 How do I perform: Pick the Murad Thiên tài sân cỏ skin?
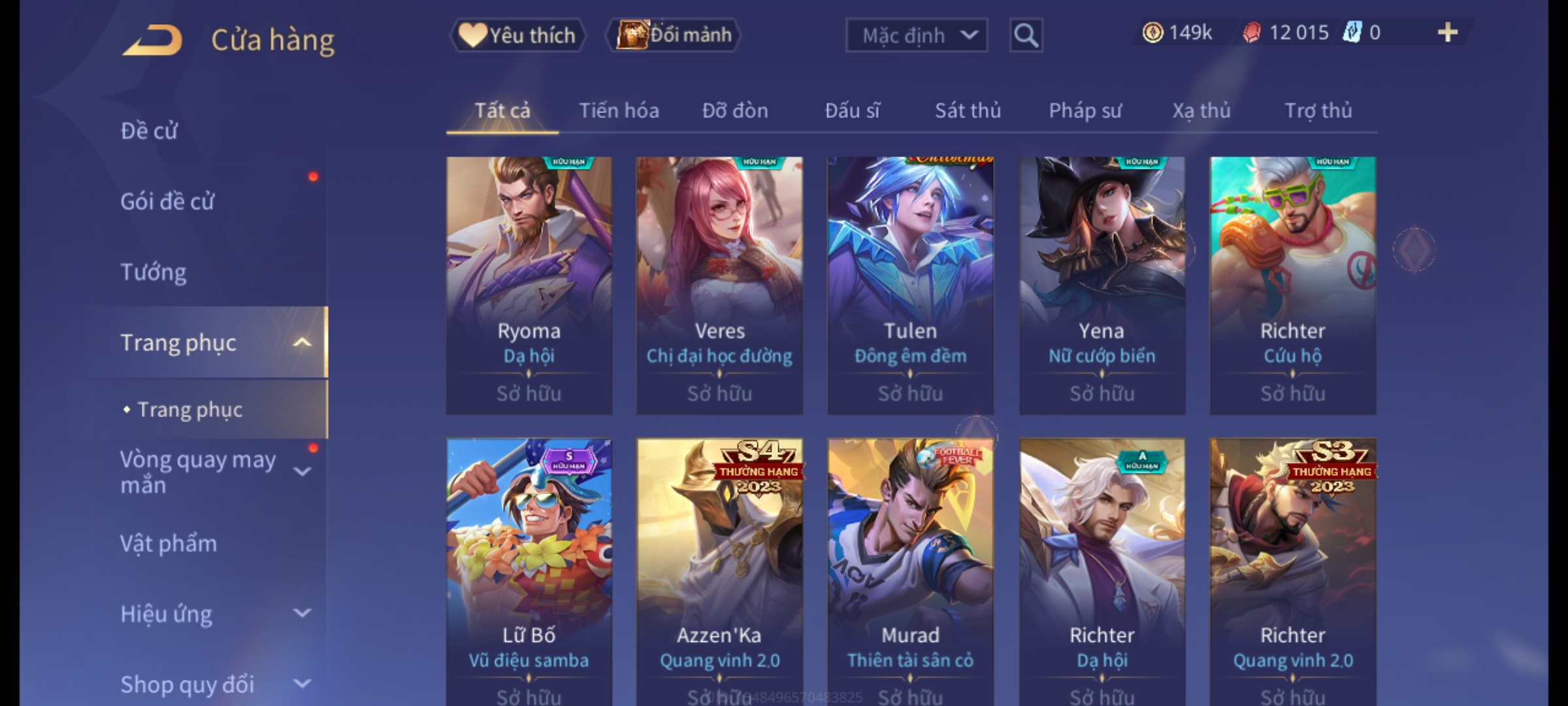[910, 569]
